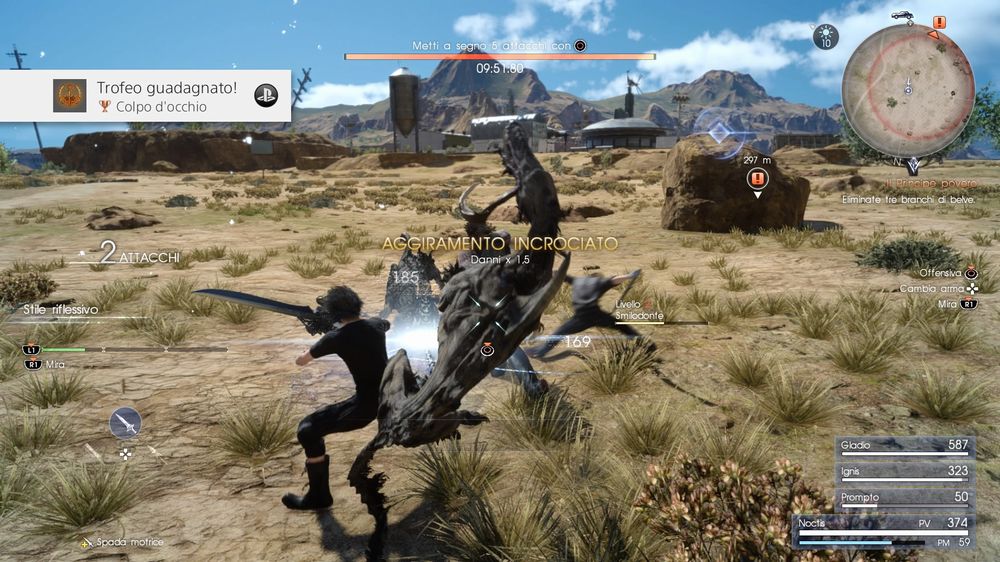Open the circular minimap
This screenshot has height=562, width=1000.
coord(907,91)
